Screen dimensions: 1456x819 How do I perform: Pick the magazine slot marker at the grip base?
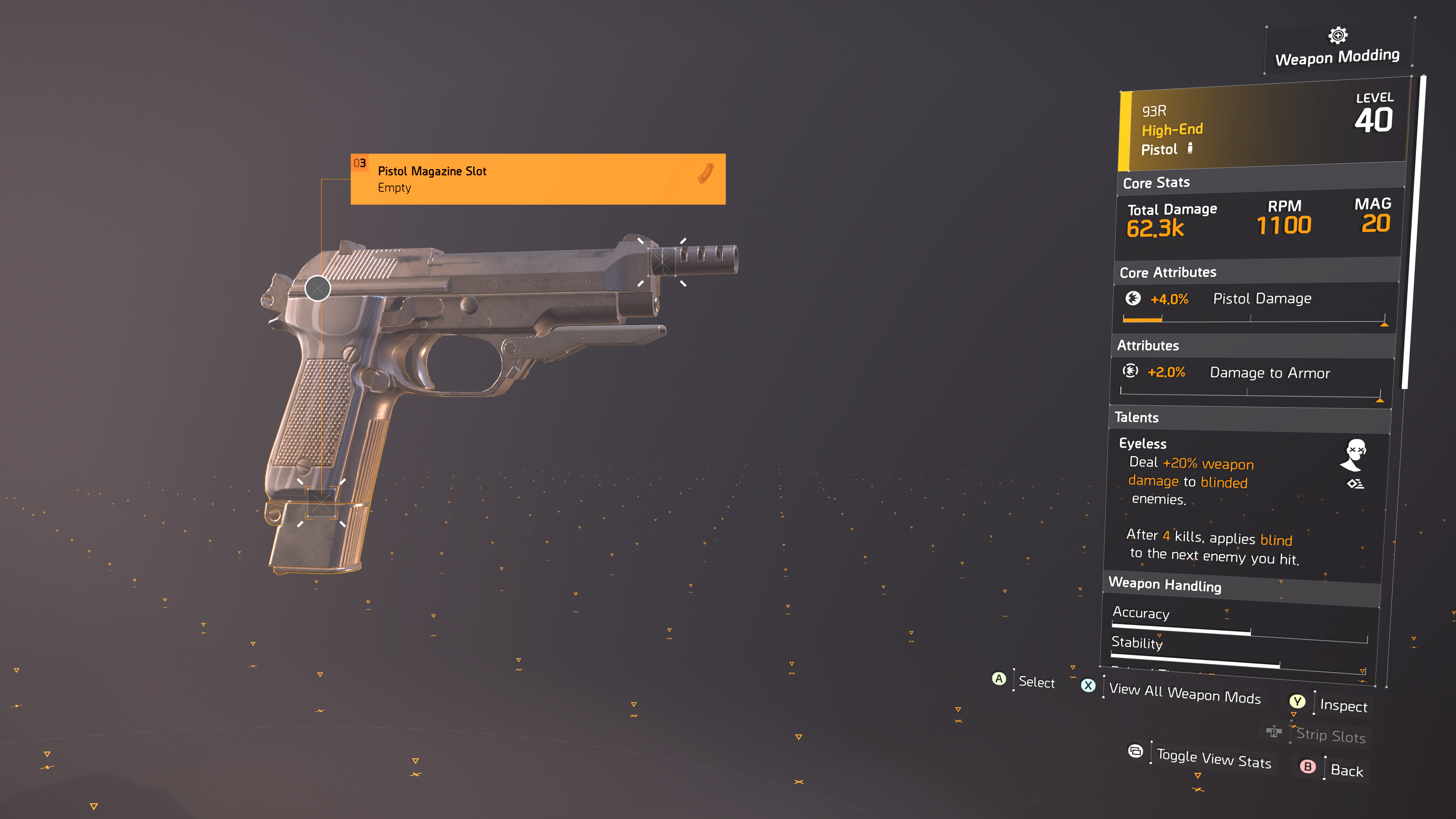click(x=321, y=502)
